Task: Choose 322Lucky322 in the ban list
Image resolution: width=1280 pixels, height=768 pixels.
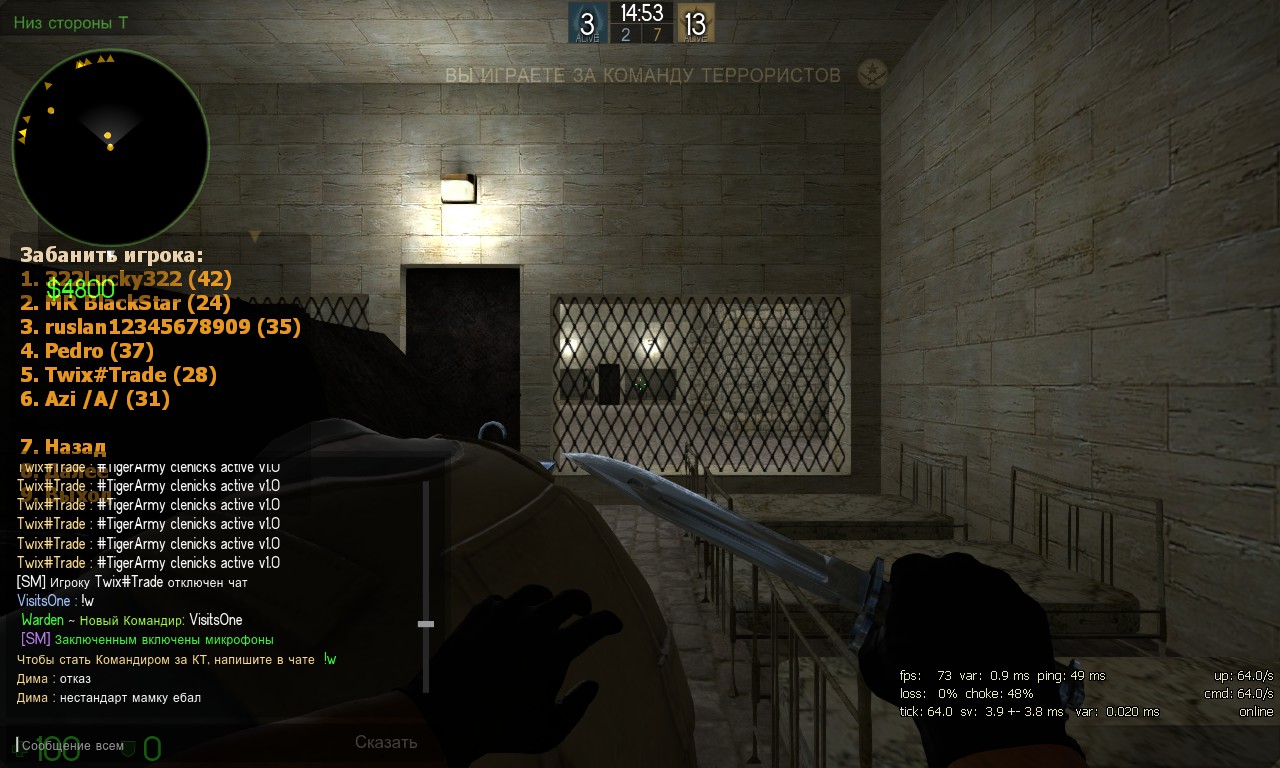Action: (x=126, y=279)
